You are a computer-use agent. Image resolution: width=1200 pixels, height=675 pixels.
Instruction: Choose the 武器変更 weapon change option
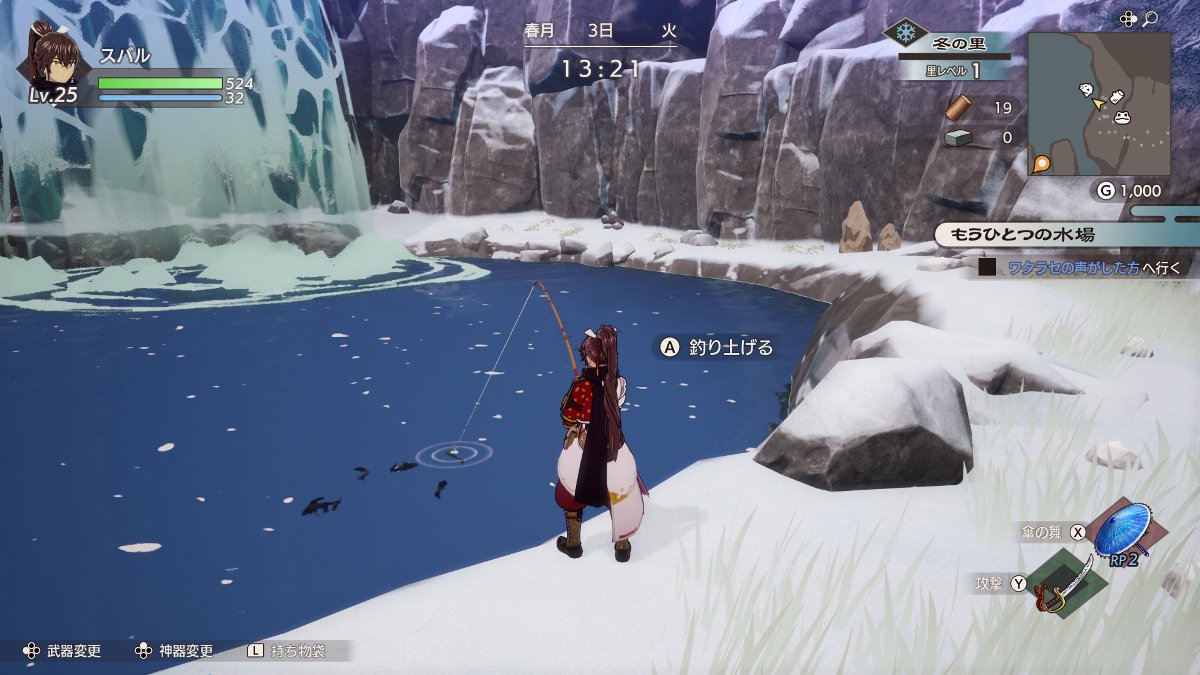pos(74,651)
